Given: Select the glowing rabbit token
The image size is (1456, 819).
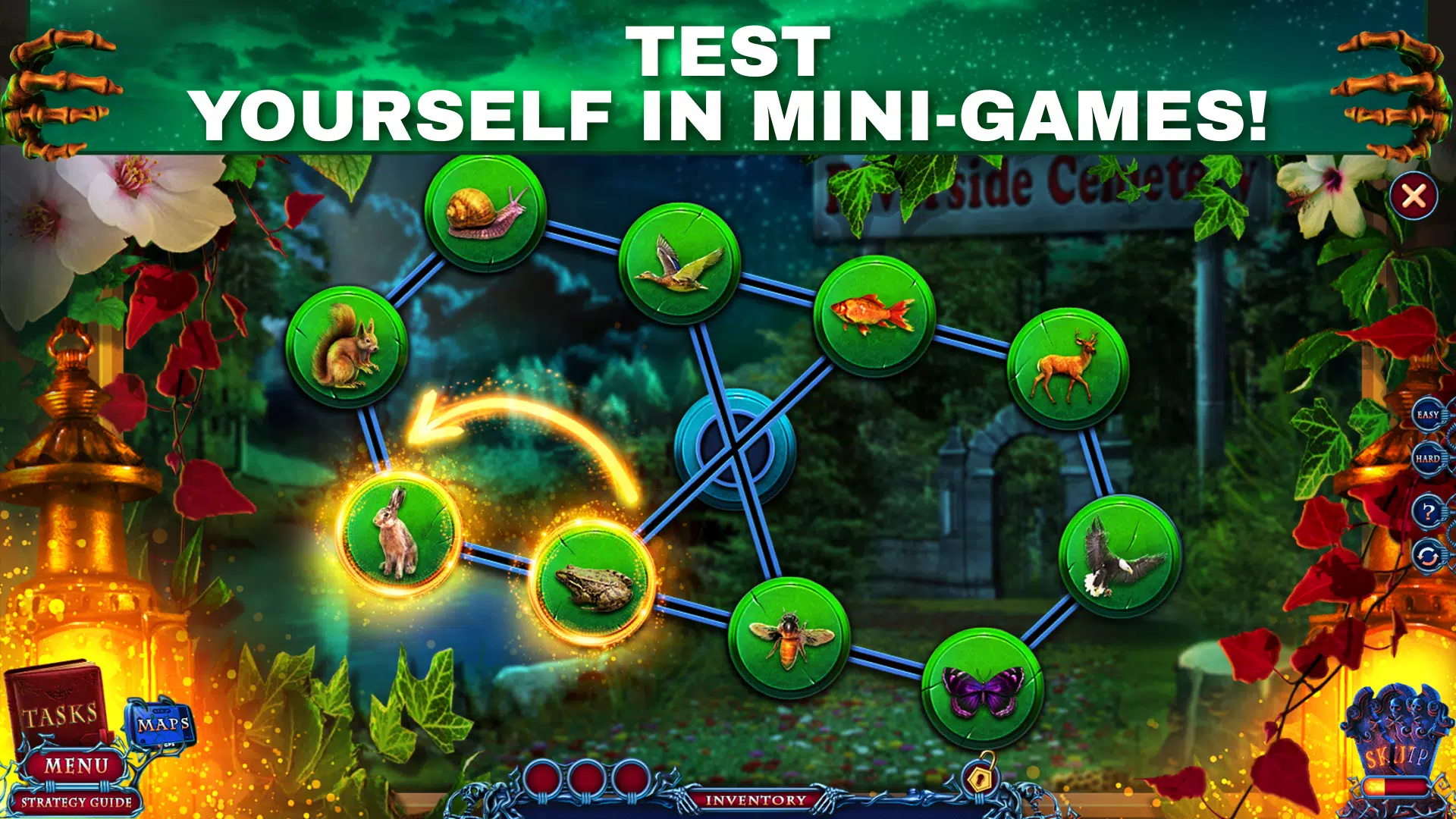Looking at the screenshot, I should pos(398,532).
